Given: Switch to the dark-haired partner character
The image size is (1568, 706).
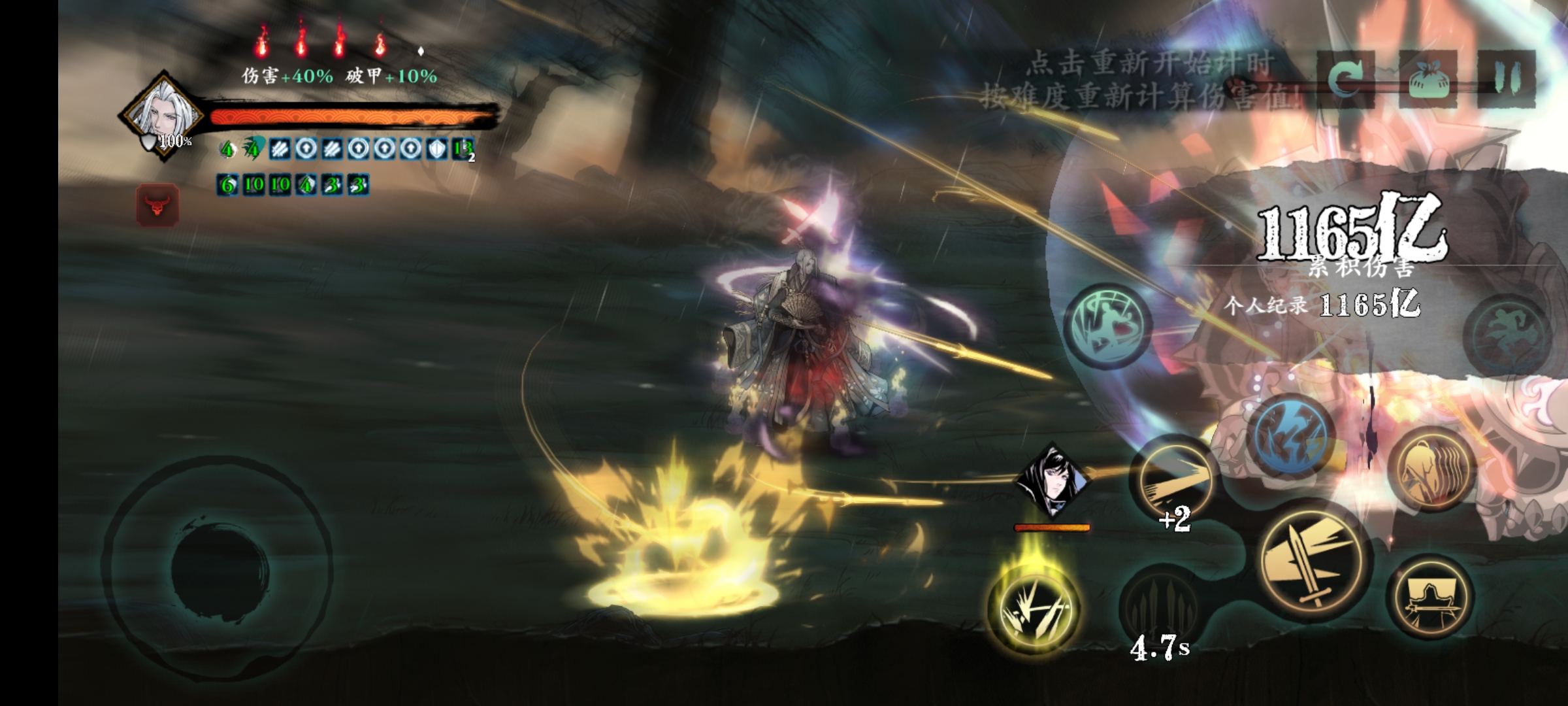Looking at the screenshot, I should pos(1052,480).
